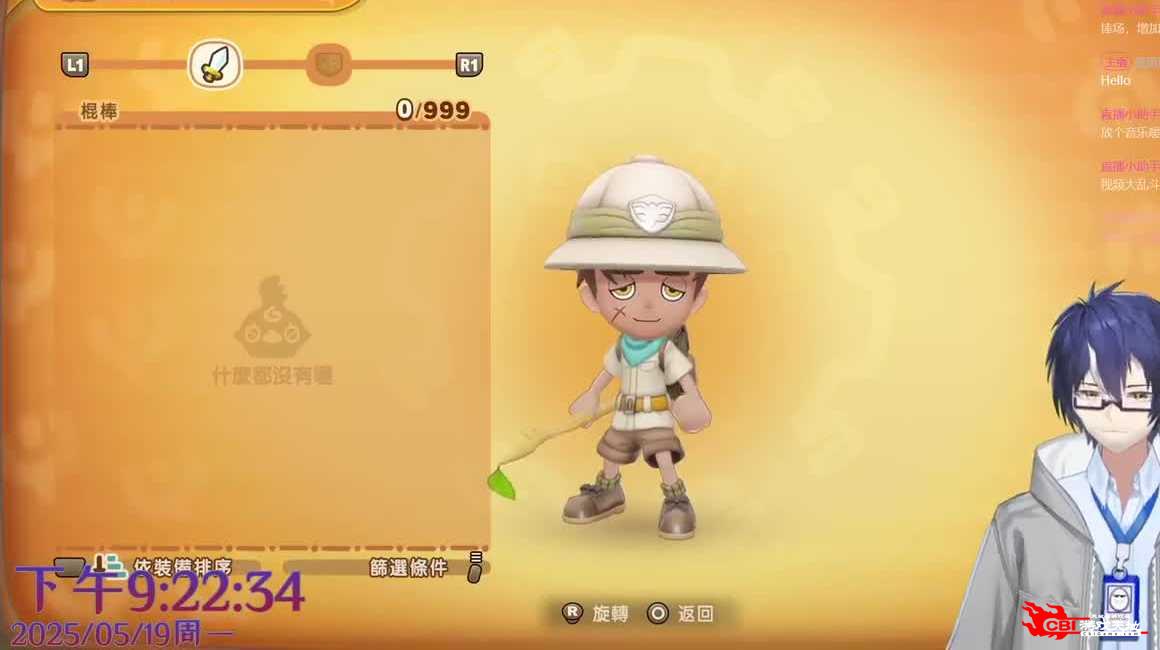This screenshot has height=650, width=1160.
Task: Switch to the shield category tab
Action: tap(327, 65)
